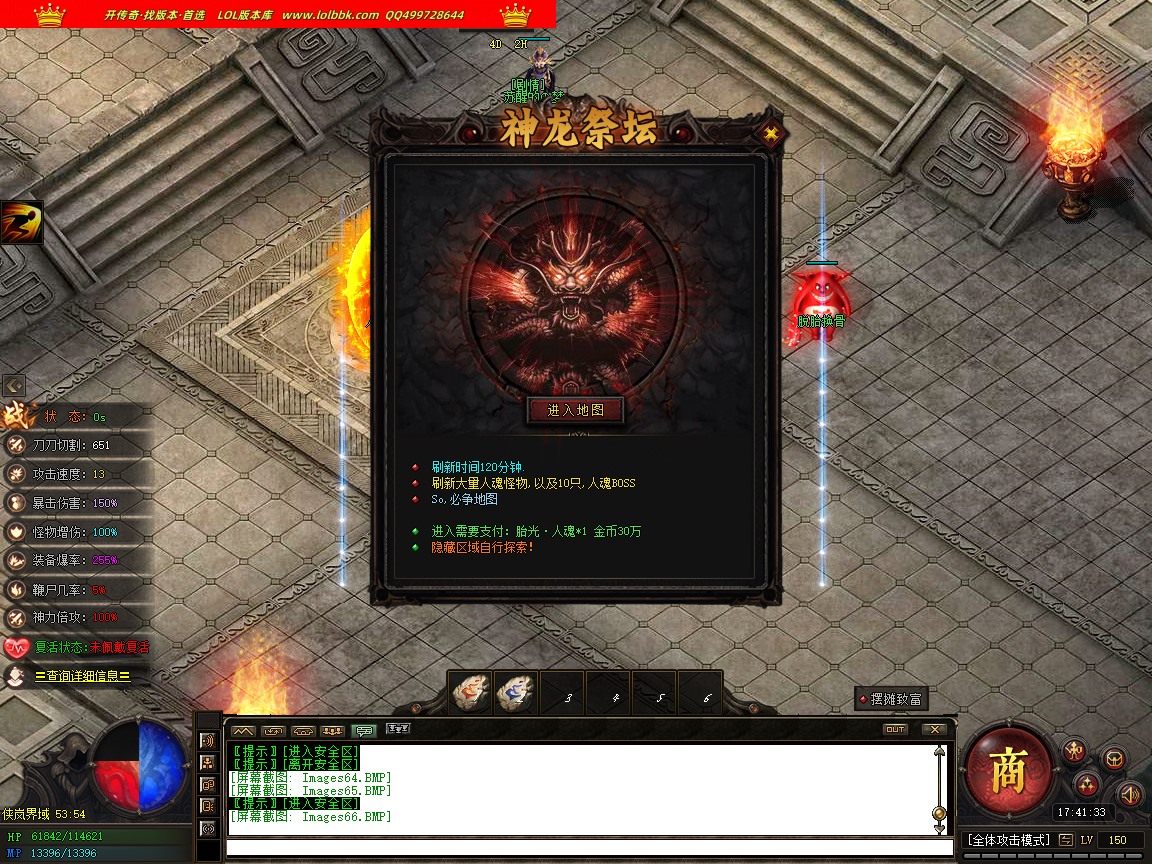Open the shop via the red 商 orb
The image size is (1152, 864).
pos(1008,770)
